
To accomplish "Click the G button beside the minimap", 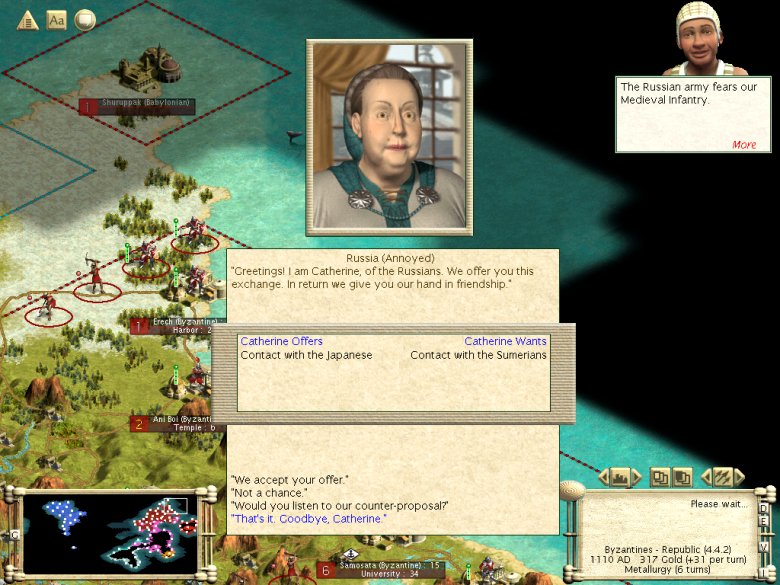I will pyautogui.click(x=13, y=535).
